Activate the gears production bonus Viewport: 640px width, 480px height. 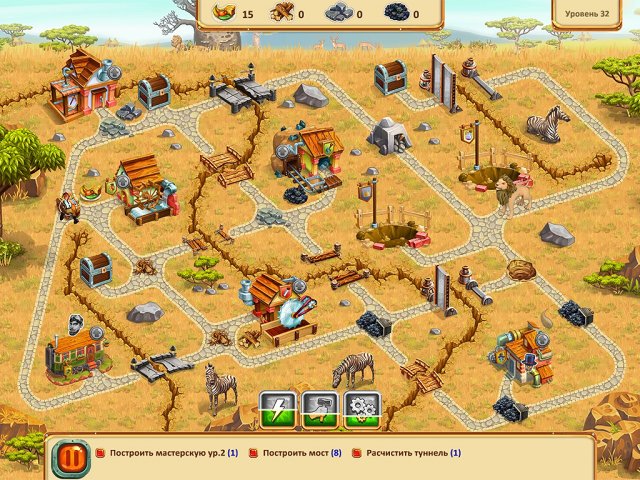point(362,408)
